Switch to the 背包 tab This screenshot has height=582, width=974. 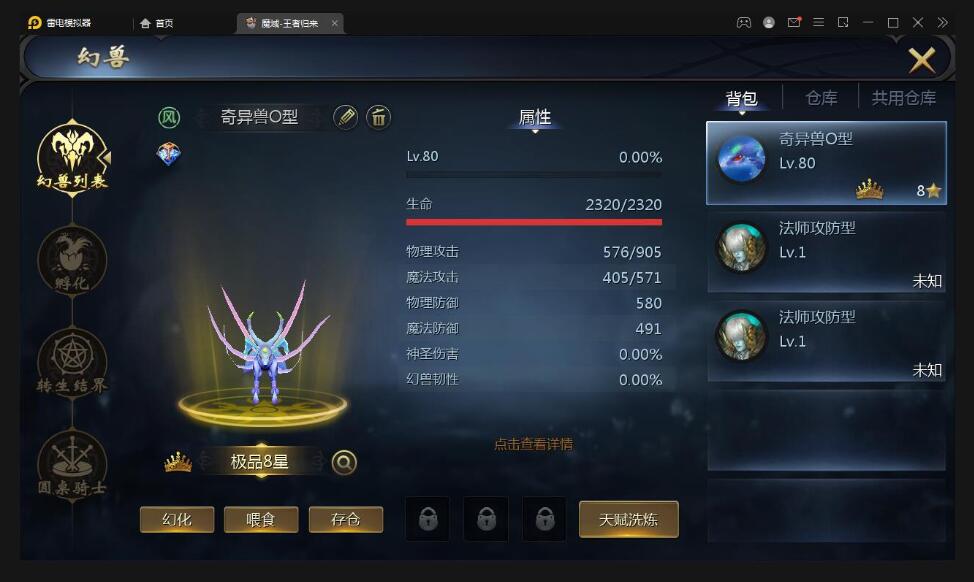741,98
